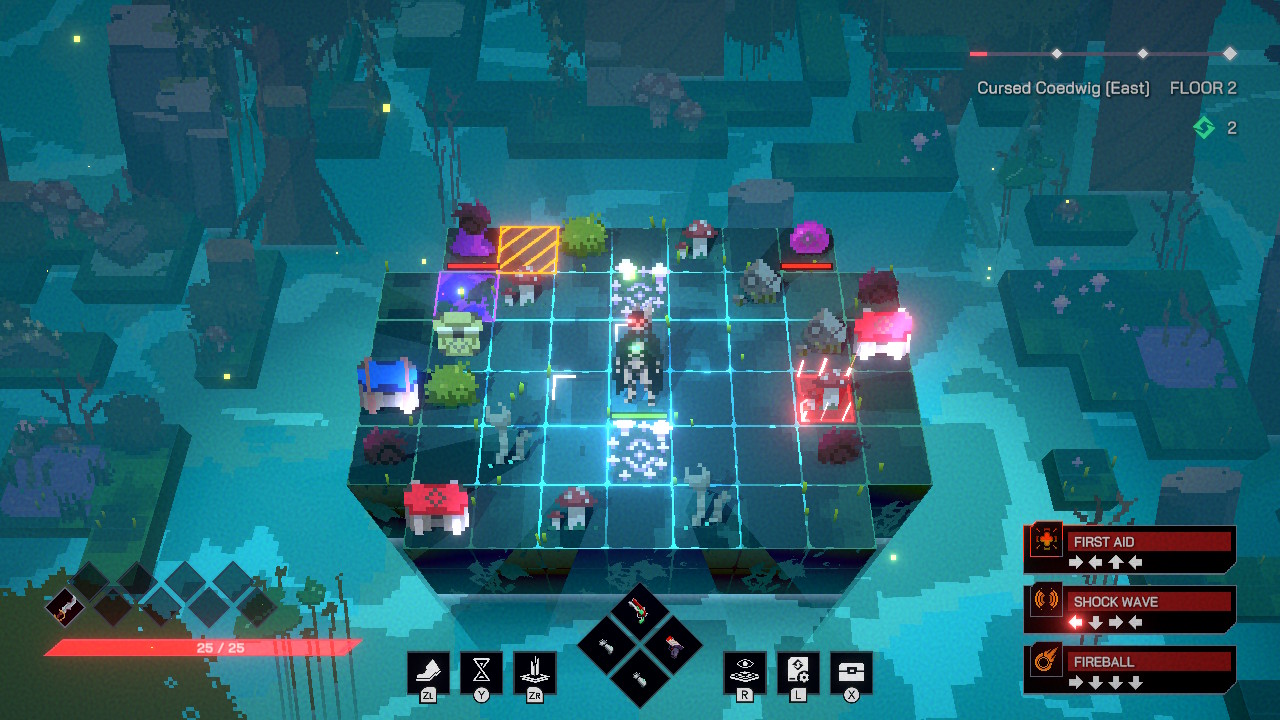Click the eye scan icon bound to R

[745, 670]
